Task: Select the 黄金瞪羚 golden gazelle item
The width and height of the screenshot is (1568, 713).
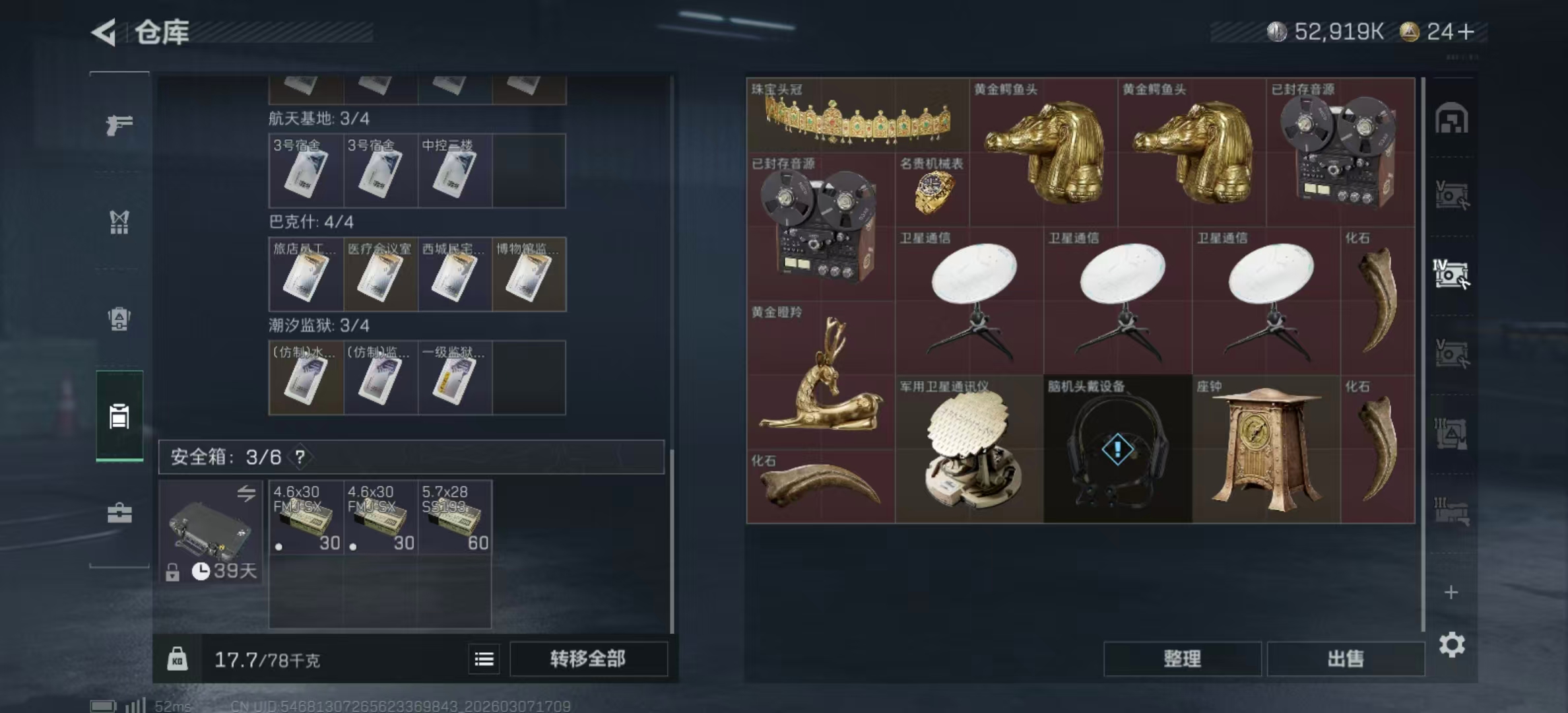Action: [x=820, y=375]
